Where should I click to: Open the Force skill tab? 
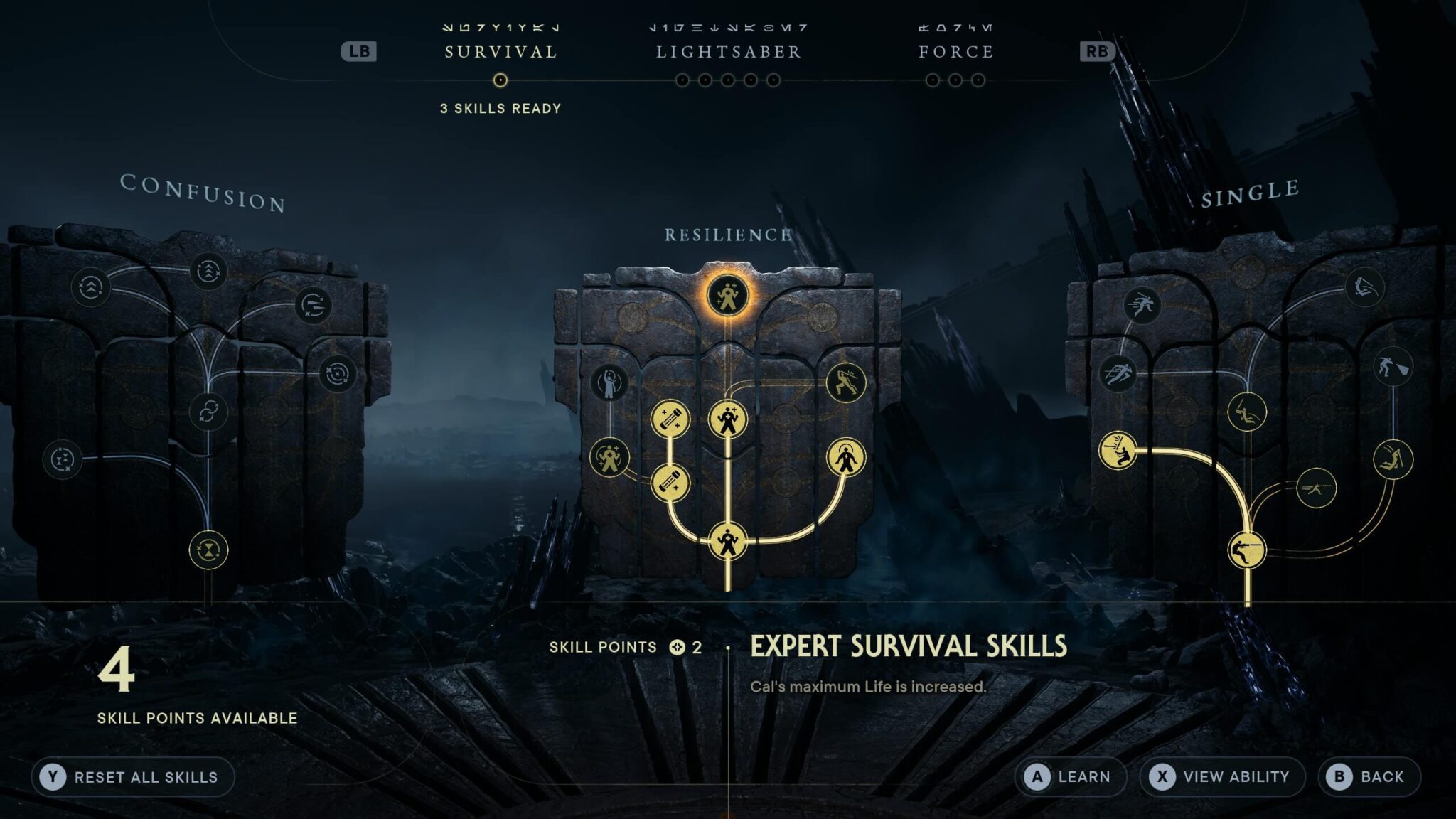pyautogui.click(x=955, y=52)
